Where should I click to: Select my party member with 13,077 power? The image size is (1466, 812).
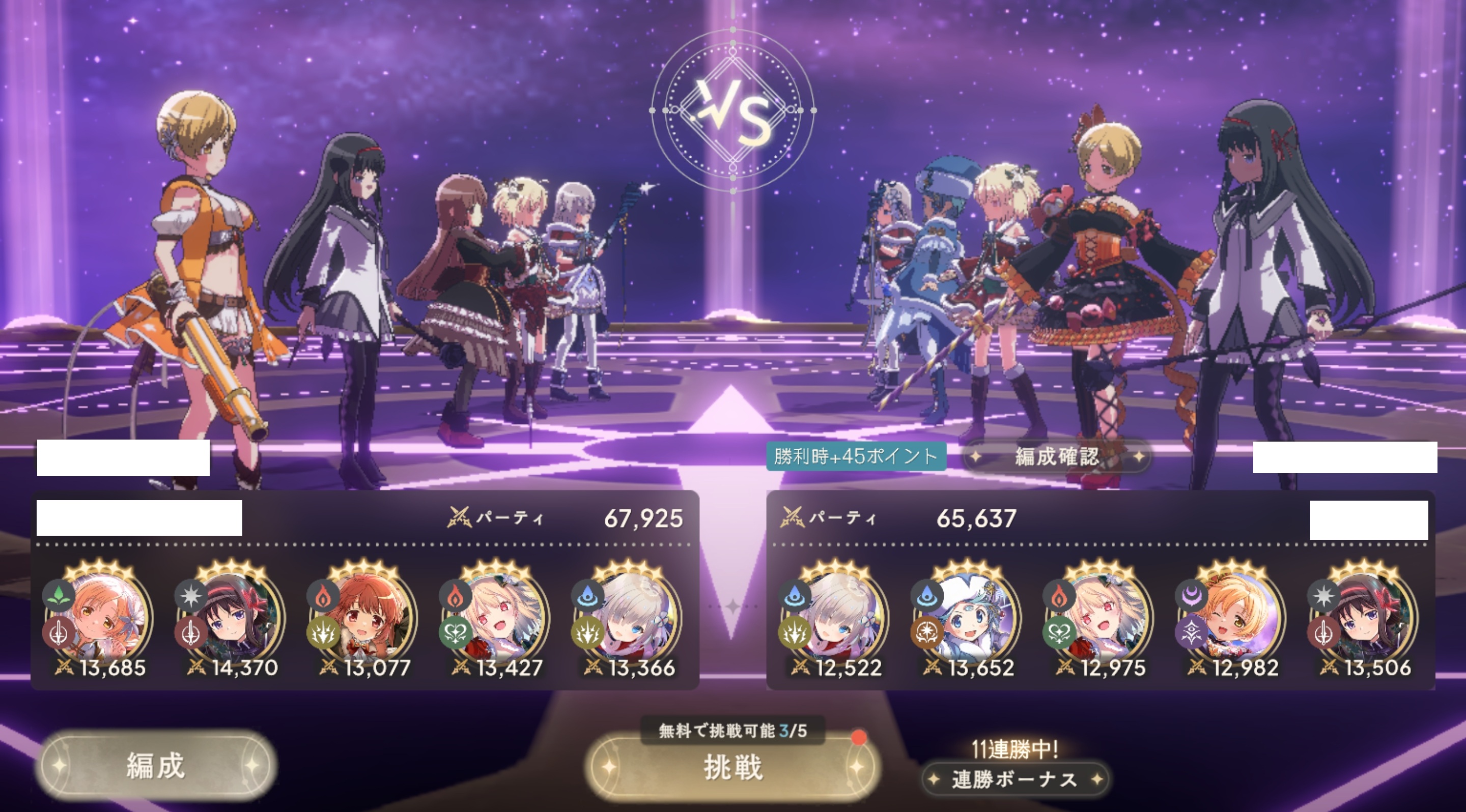click(365, 617)
